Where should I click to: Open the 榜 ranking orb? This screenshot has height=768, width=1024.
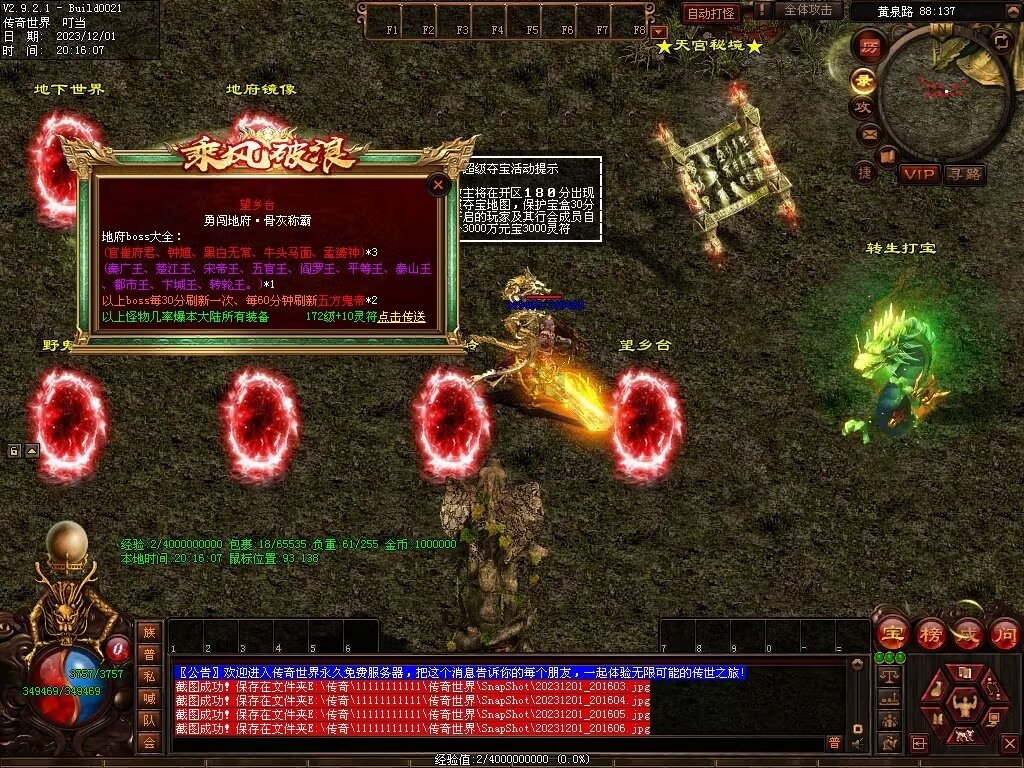[x=930, y=633]
